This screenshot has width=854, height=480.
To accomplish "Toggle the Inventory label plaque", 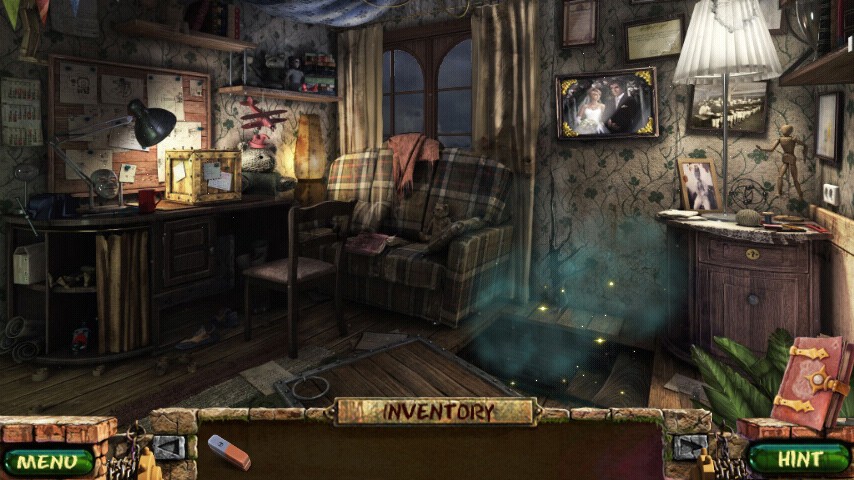I will click(x=437, y=411).
